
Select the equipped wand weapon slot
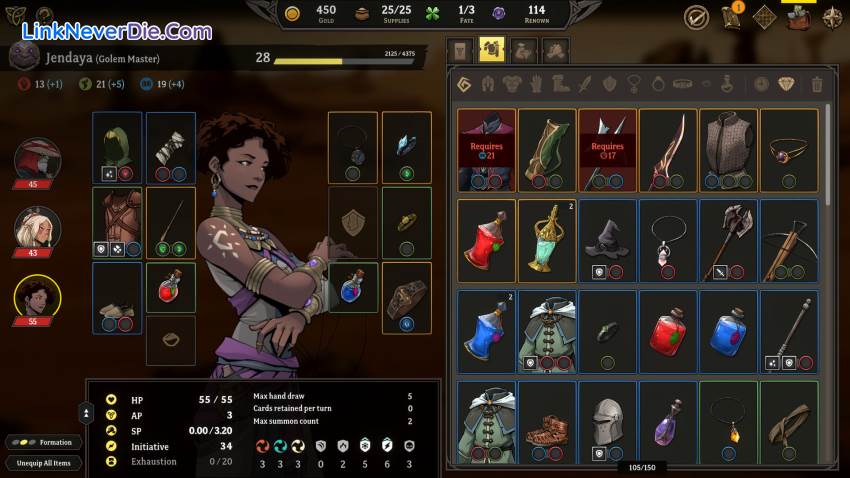(171, 222)
